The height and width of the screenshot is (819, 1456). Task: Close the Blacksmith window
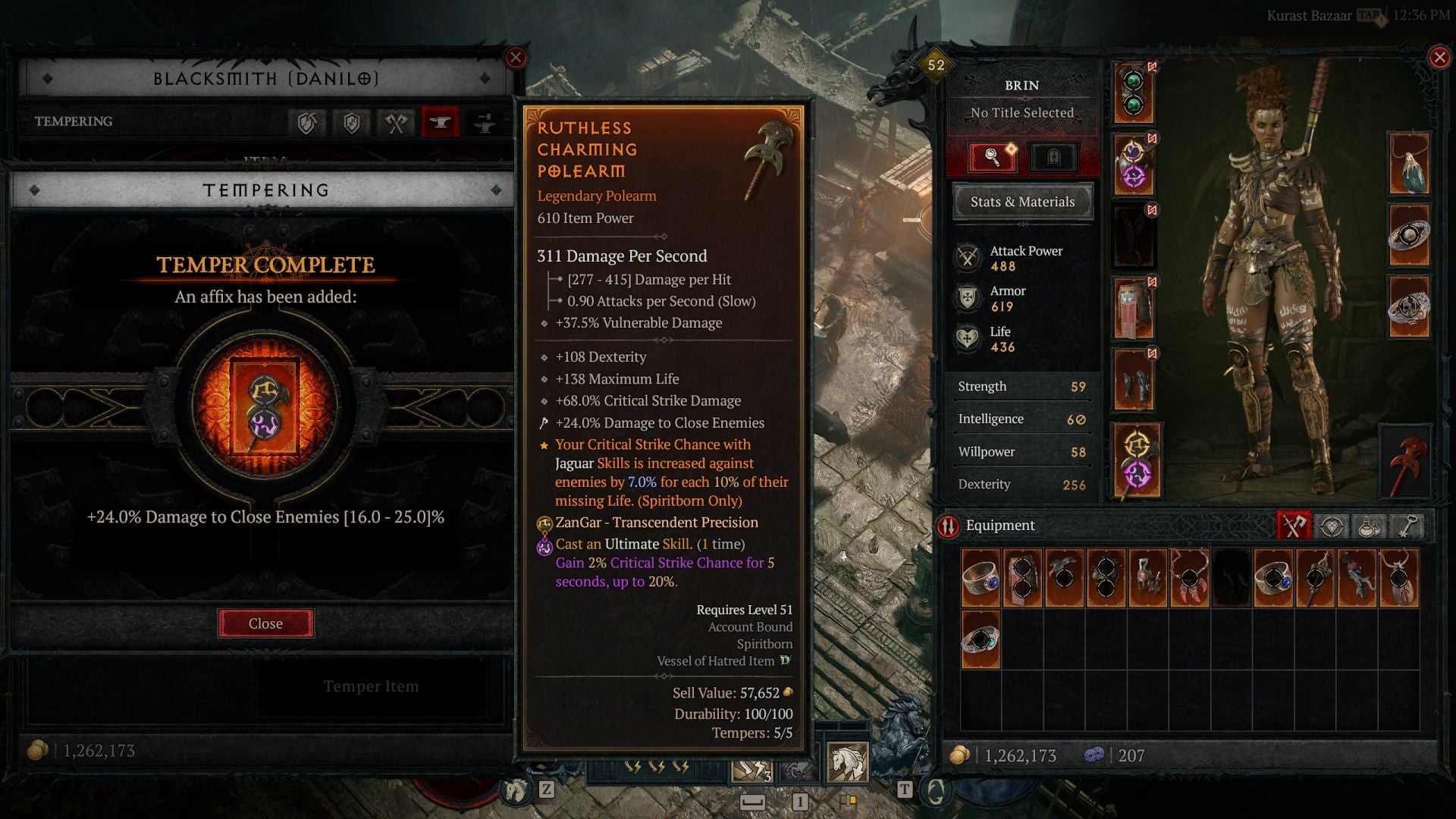pyautogui.click(x=516, y=58)
